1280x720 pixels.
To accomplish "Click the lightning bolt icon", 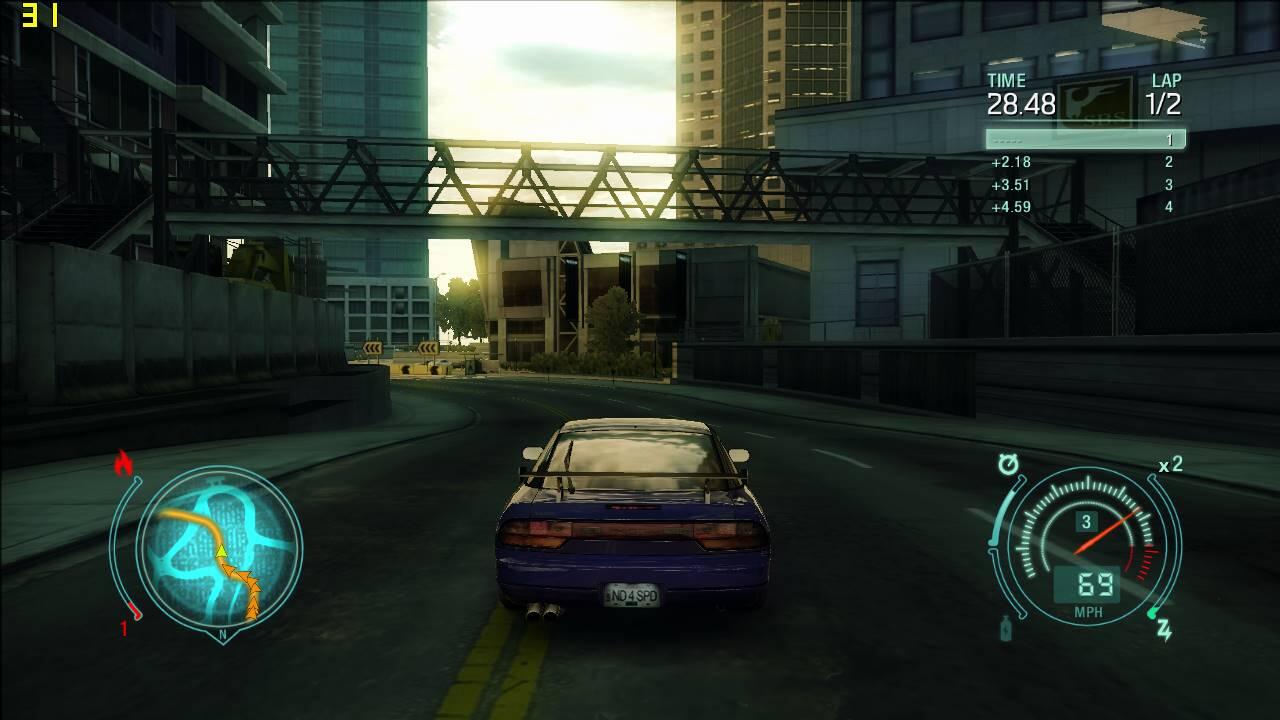I will click(x=1164, y=629).
